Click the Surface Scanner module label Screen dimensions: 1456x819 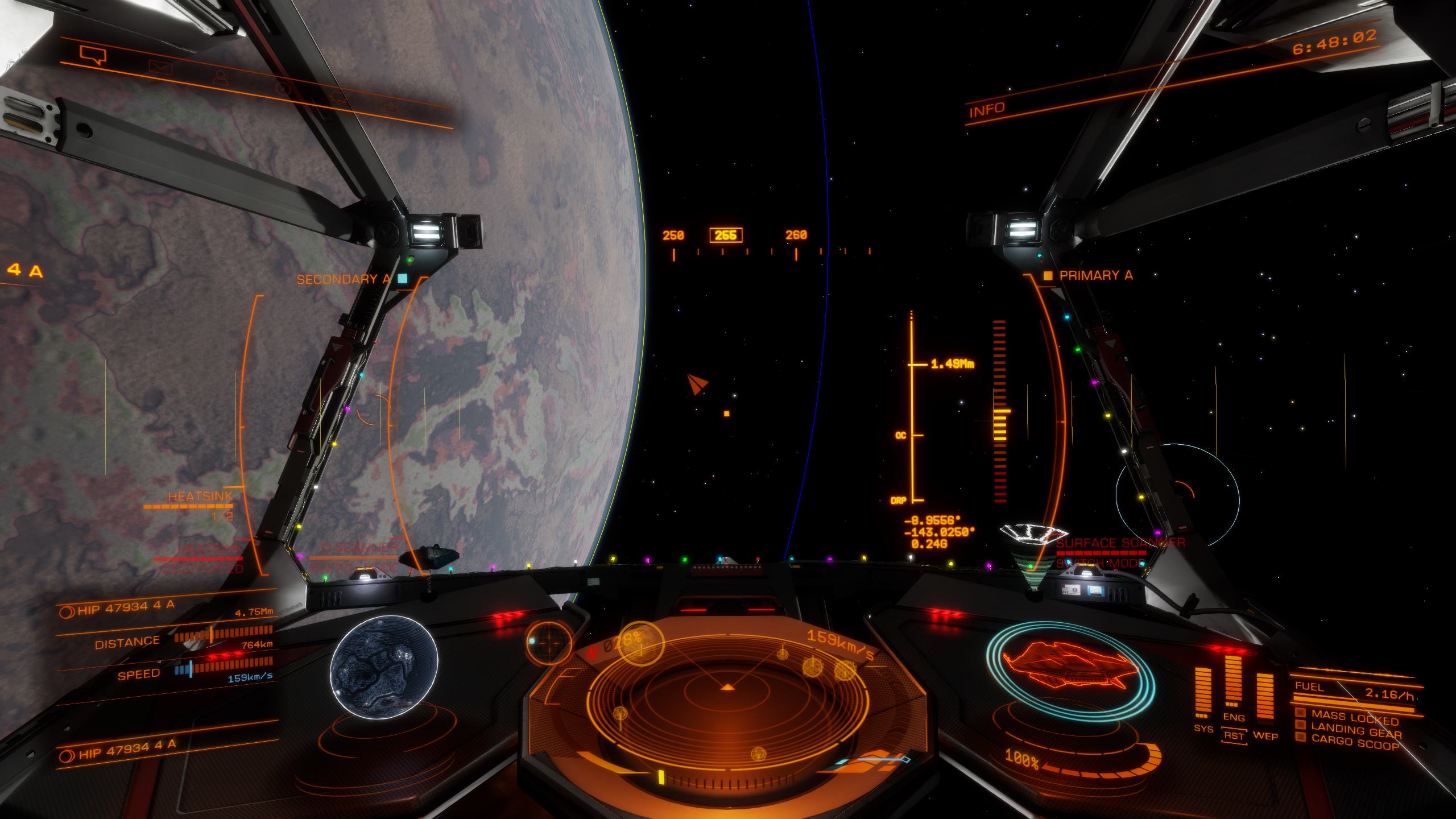click(x=1119, y=543)
